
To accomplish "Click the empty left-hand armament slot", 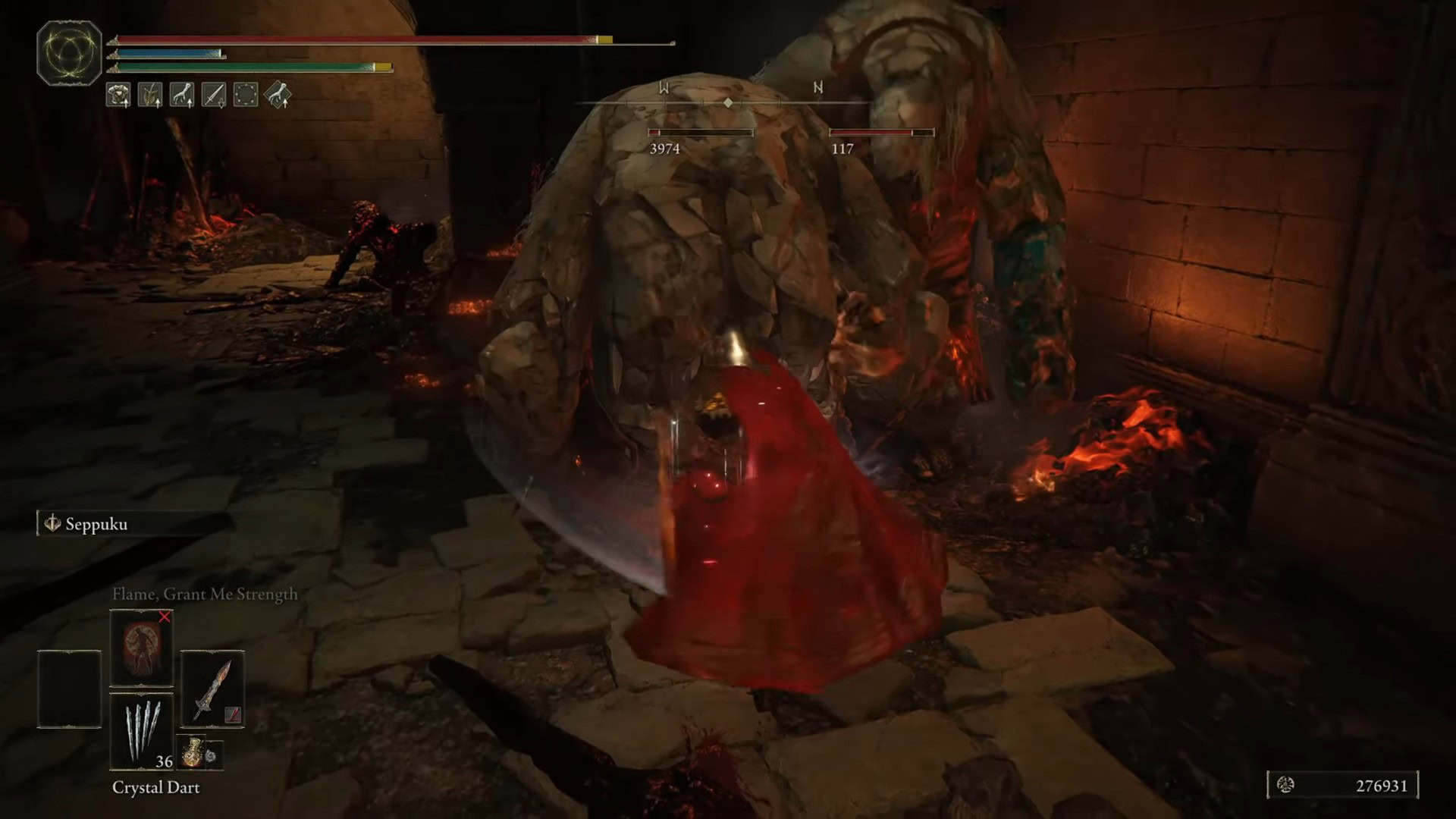I will tap(69, 689).
